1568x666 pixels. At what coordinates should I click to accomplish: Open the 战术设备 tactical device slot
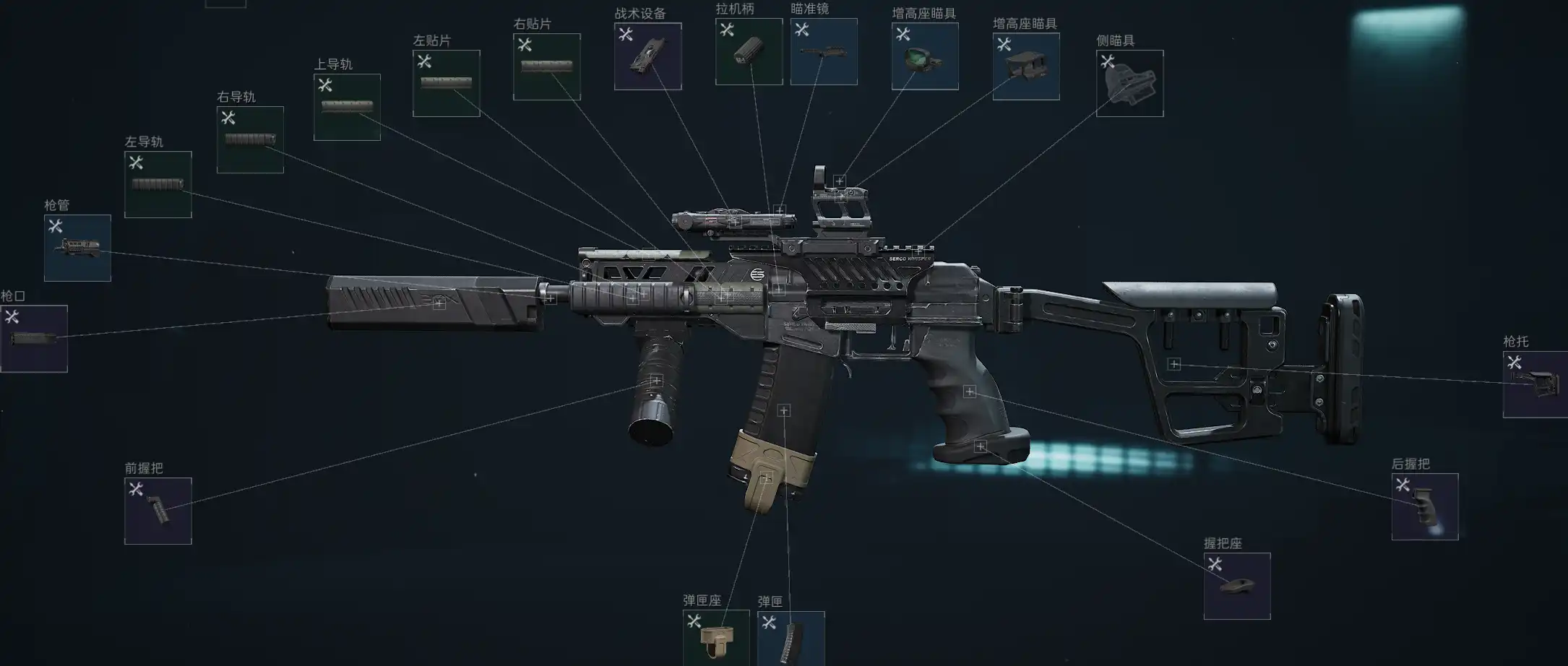pyautogui.click(x=647, y=56)
